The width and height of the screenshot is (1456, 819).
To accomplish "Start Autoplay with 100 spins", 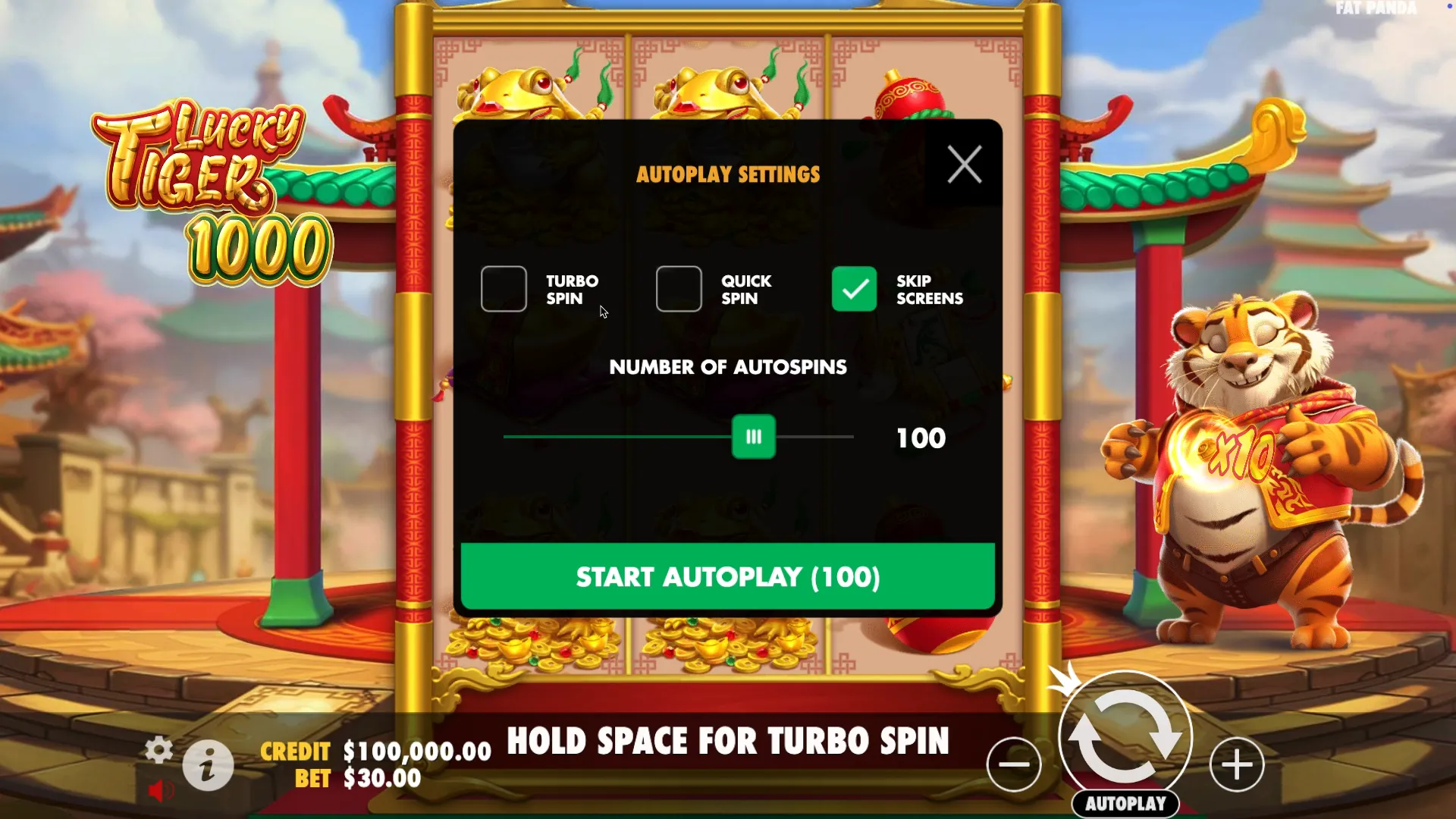I will pyautogui.click(x=728, y=576).
